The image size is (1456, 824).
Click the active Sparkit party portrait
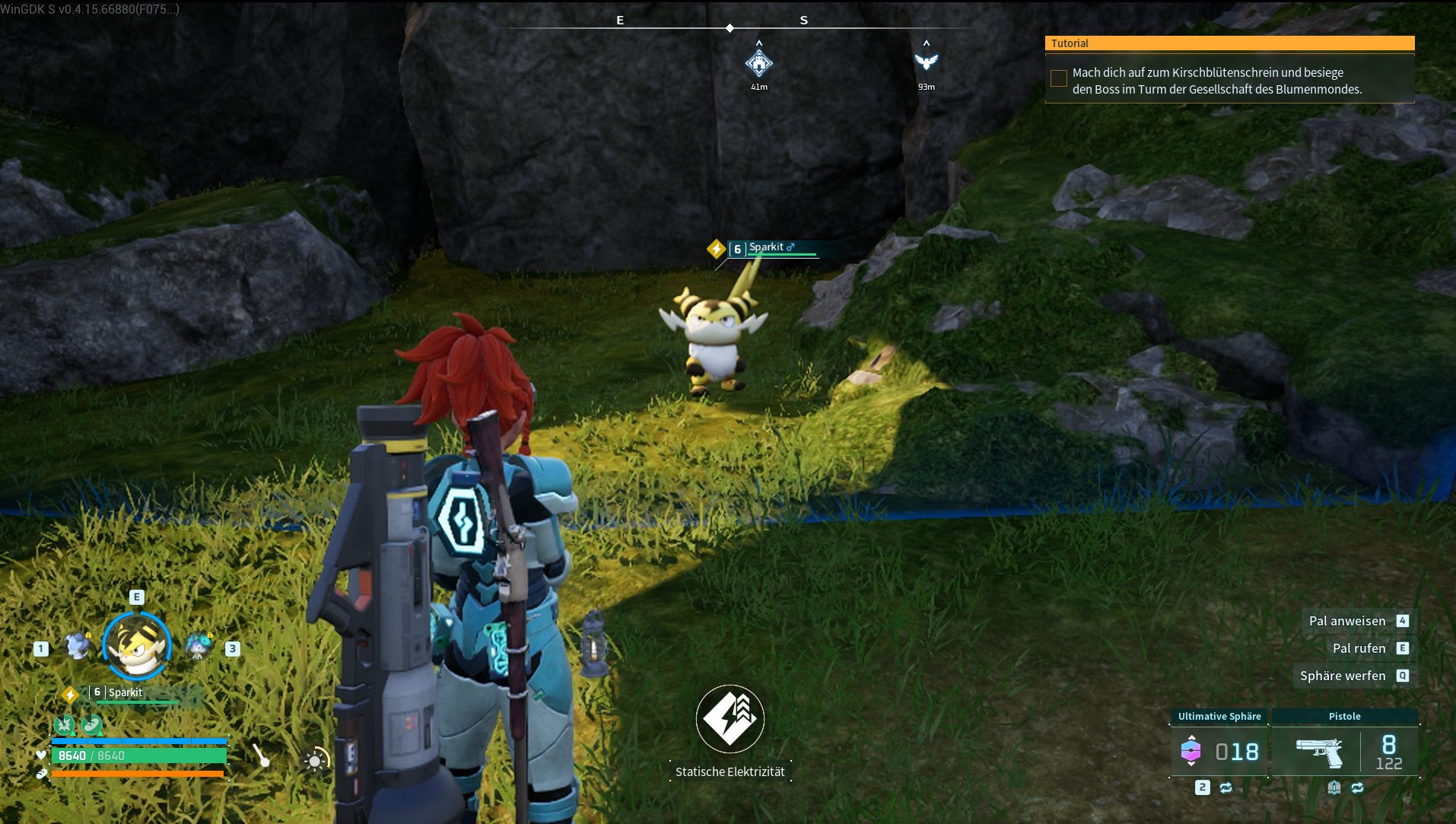coord(137,647)
